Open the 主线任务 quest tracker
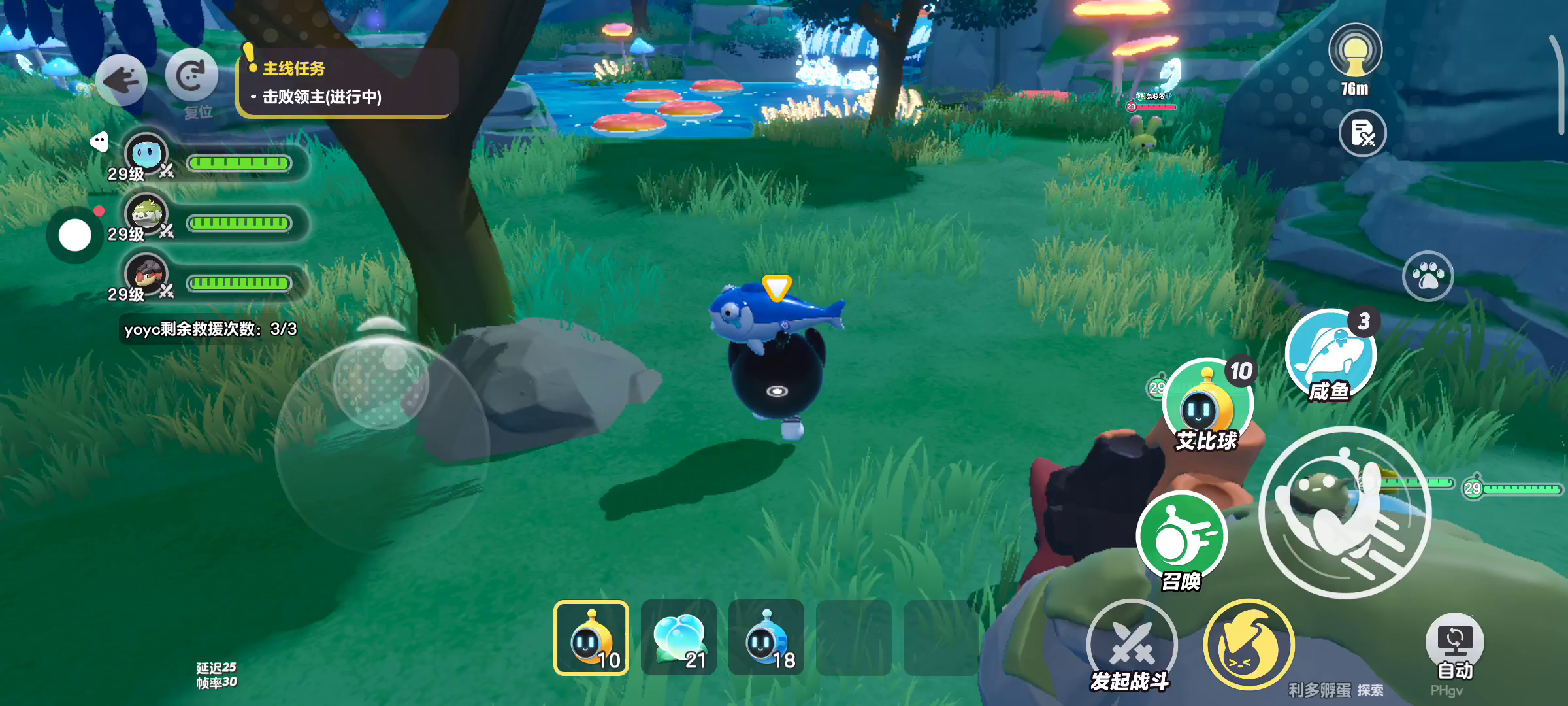 346,83
